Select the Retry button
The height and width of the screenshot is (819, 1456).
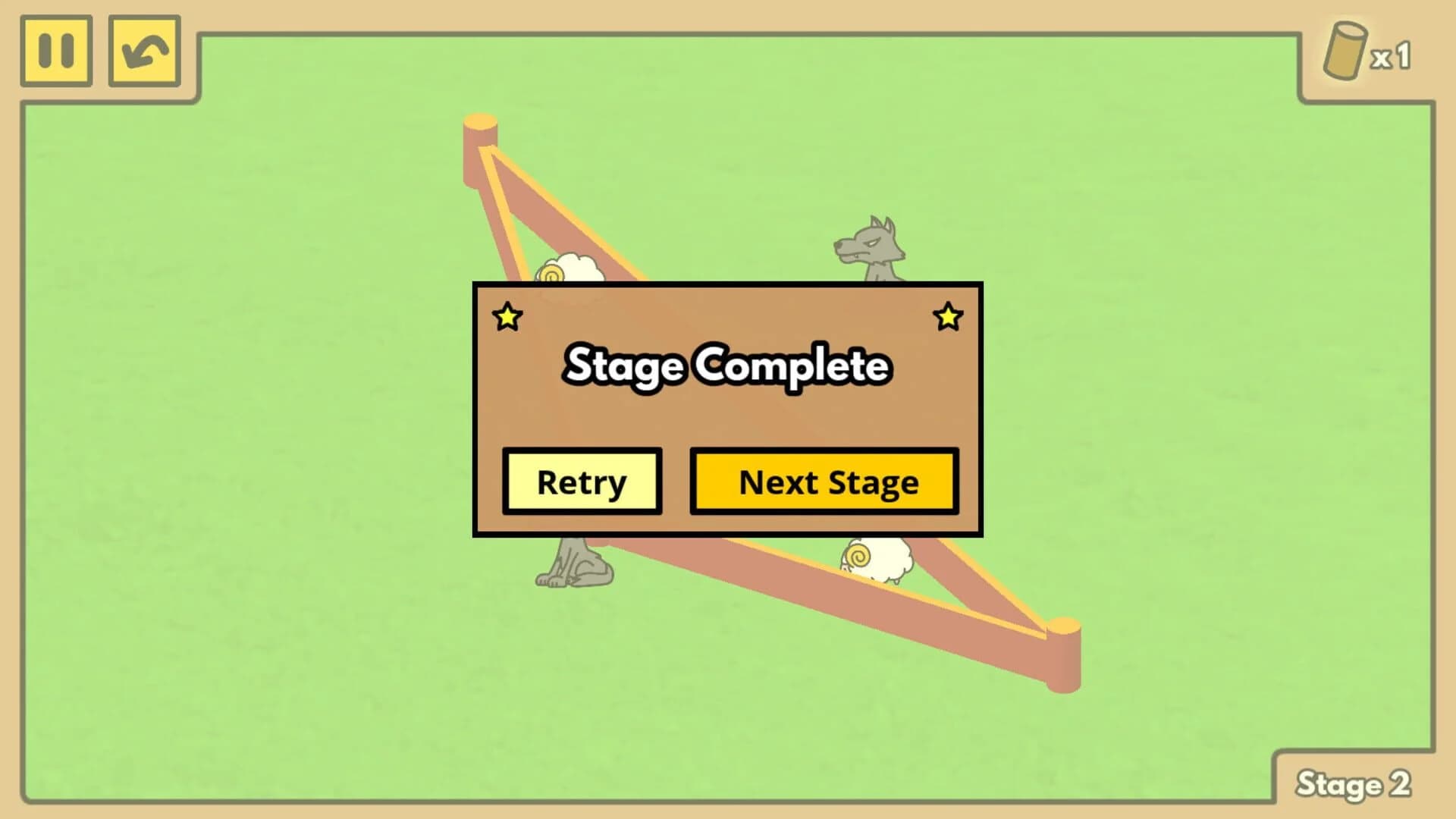[x=582, y=482]
